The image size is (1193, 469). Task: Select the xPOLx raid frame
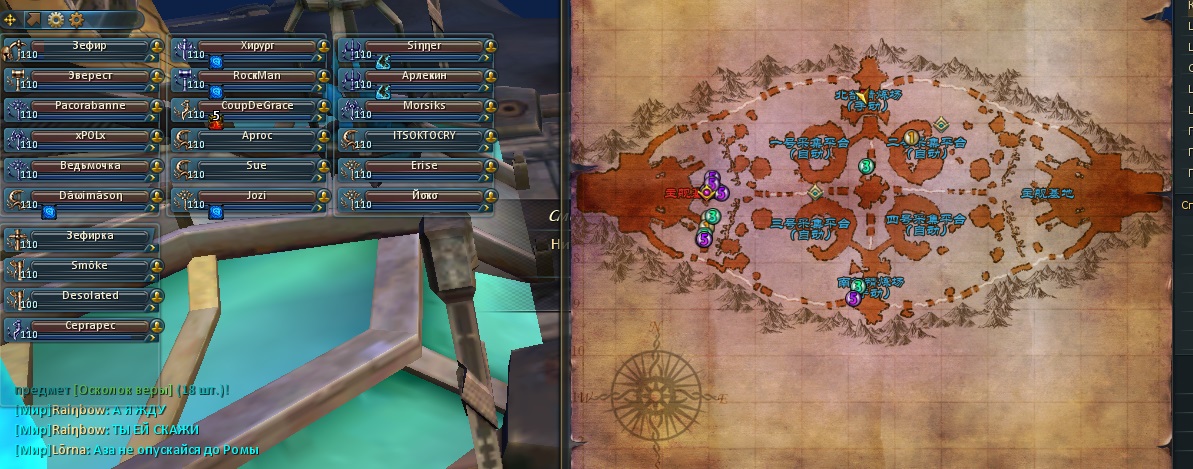(x=82, y=136)
